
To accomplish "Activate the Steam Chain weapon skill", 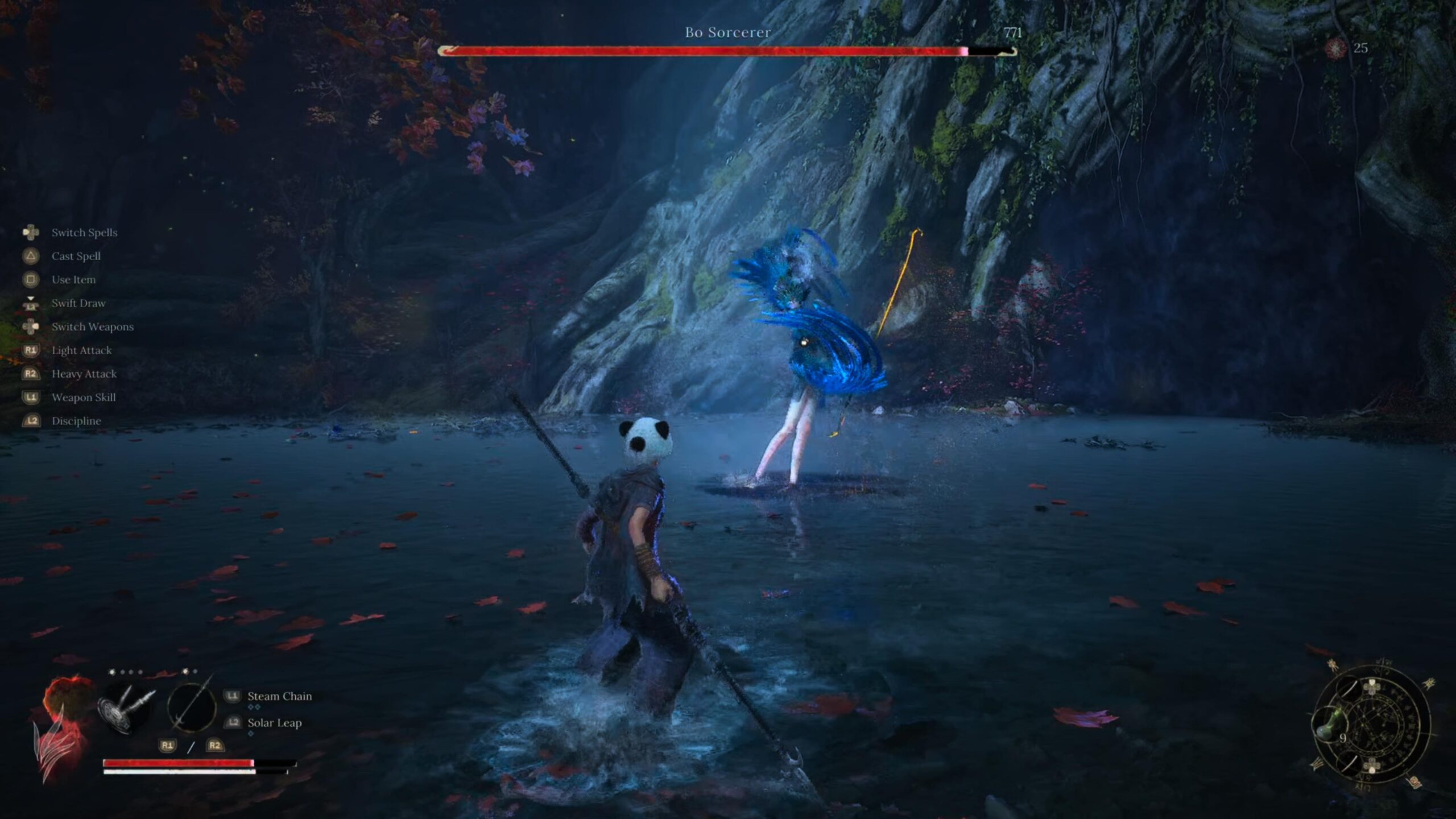I will [279, 696].
